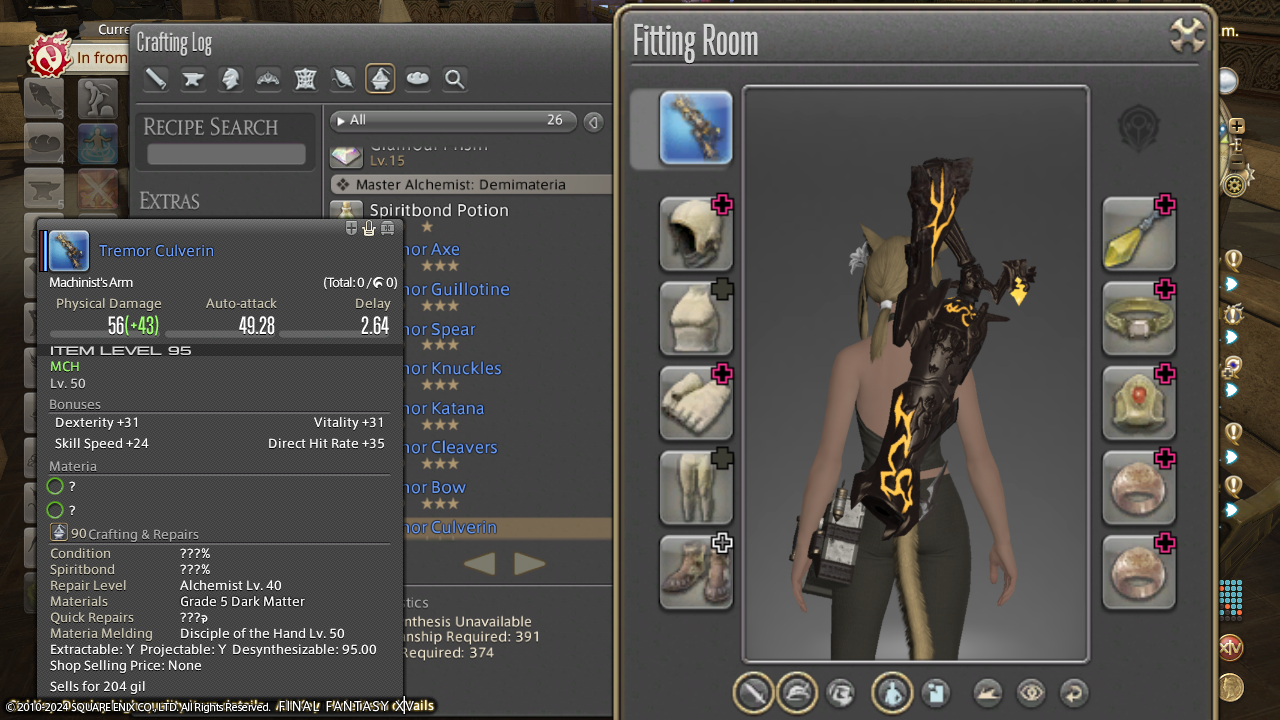Click the Recipe Search input field
The image size is (1280, 720).
[x=226, y=154]
